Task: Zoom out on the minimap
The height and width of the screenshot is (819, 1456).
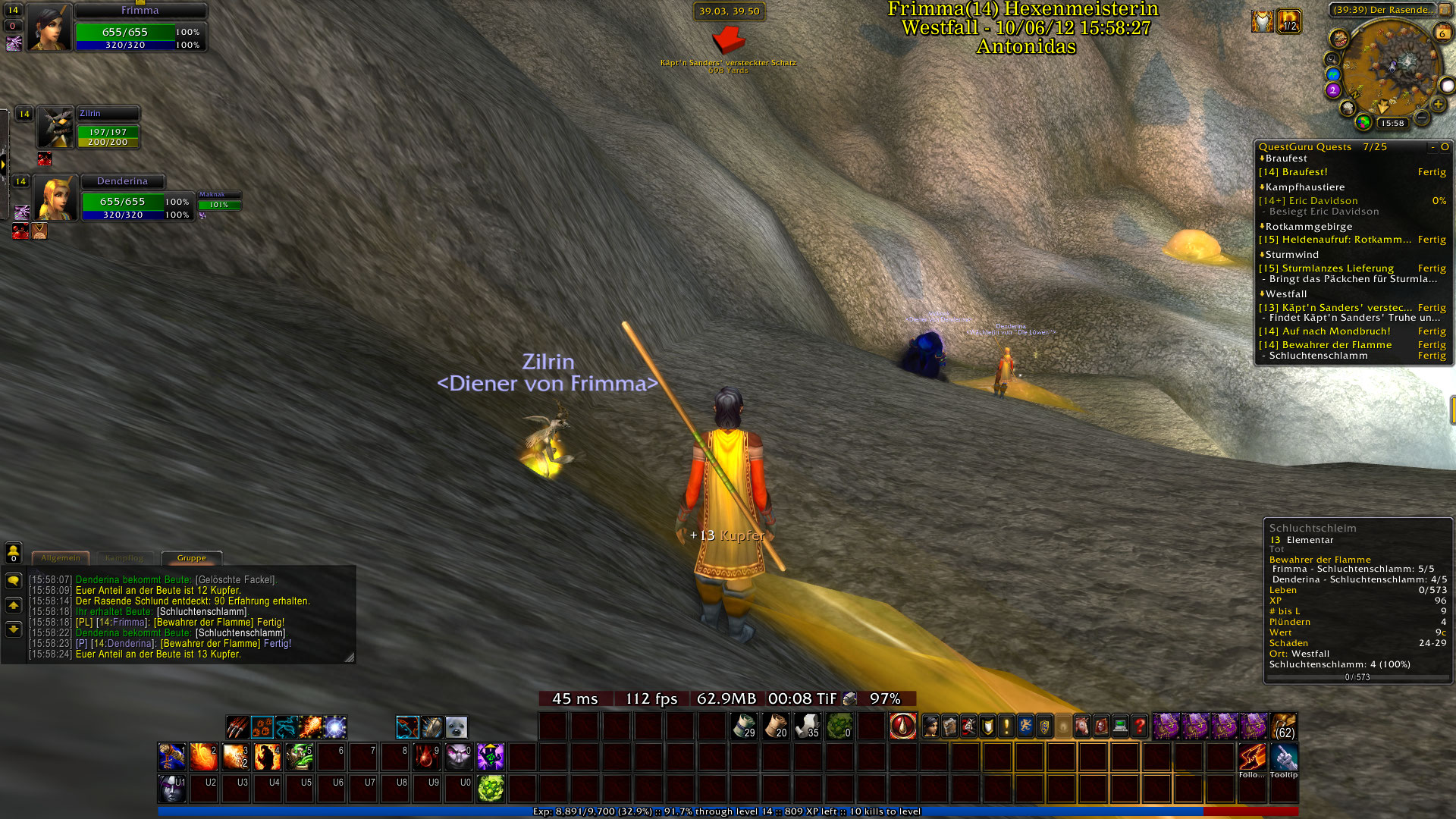Action: [x=1422, y=118]
